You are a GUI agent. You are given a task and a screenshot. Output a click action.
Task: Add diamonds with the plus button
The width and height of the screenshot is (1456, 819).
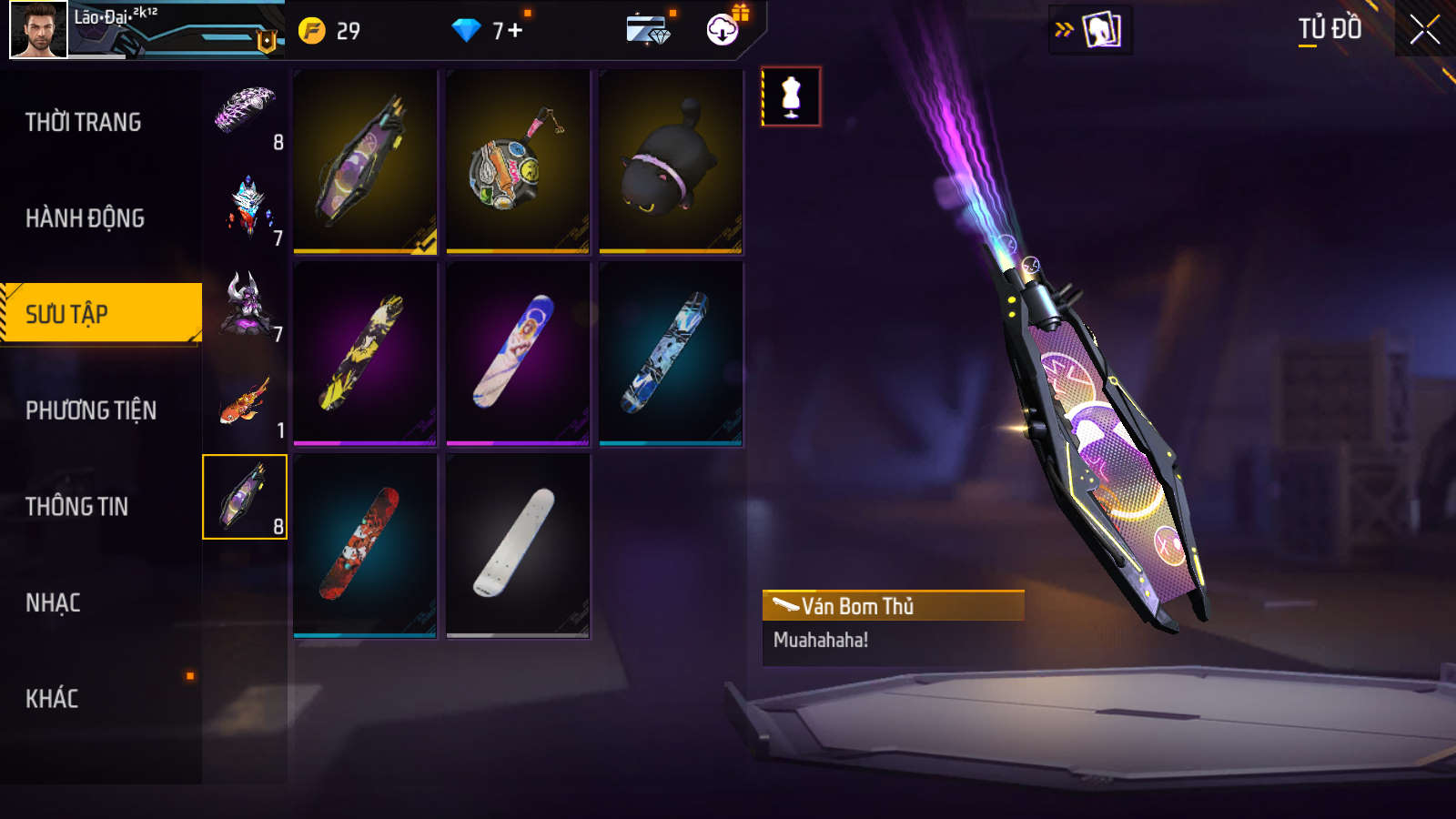tap(516, 31)
